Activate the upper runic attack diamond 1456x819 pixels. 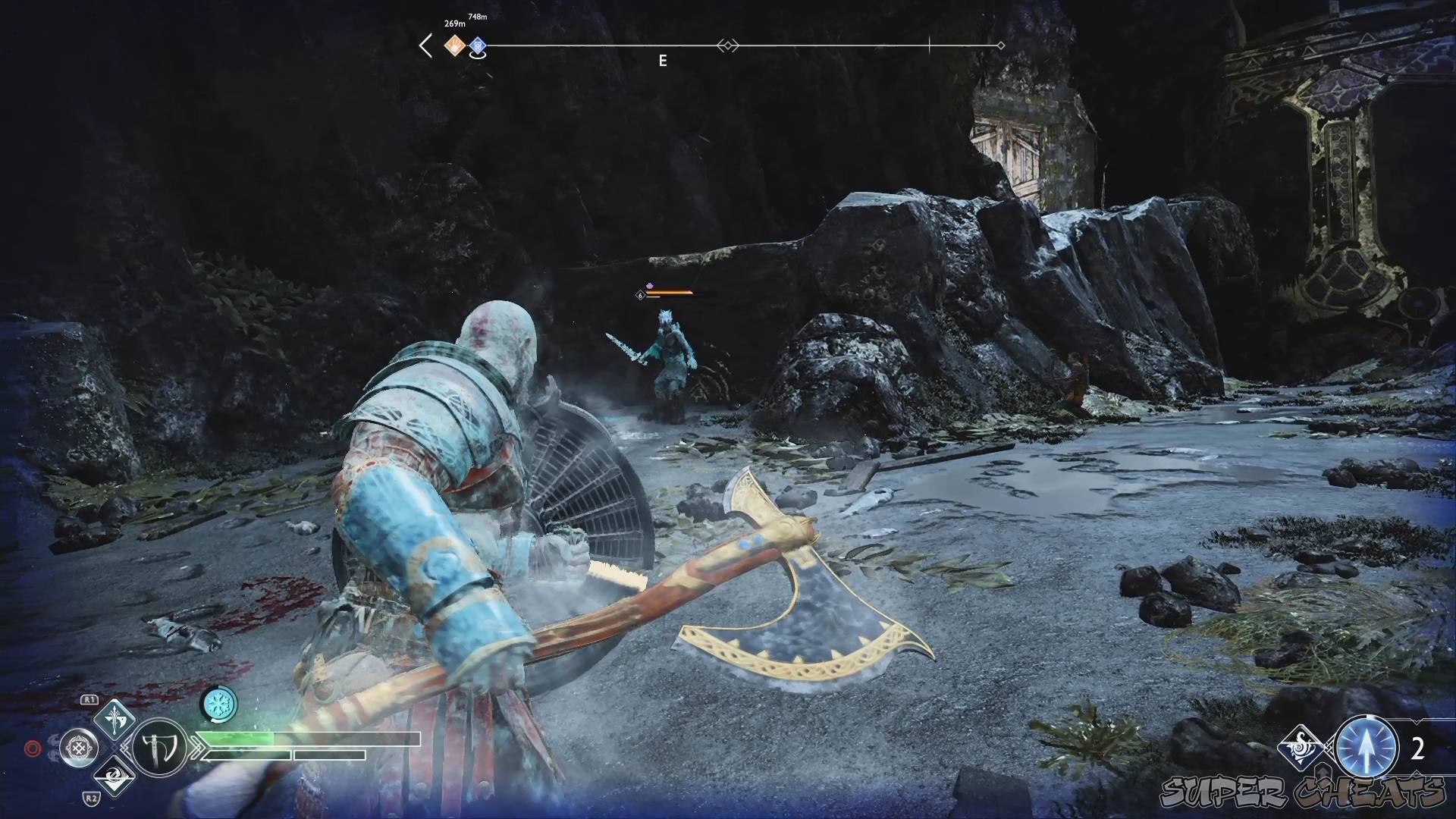point(114,718)
